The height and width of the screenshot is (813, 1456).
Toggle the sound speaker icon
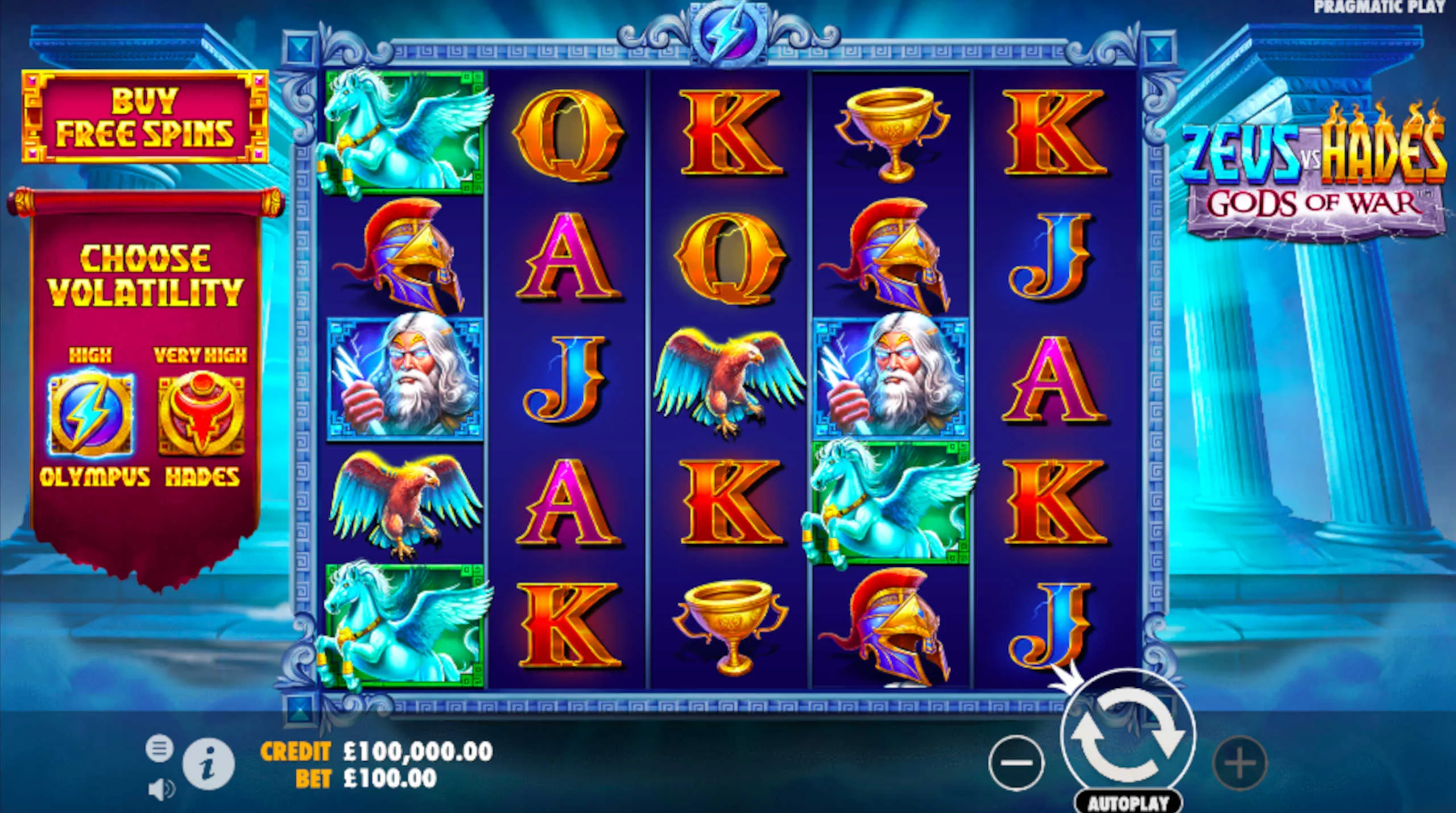161,790
